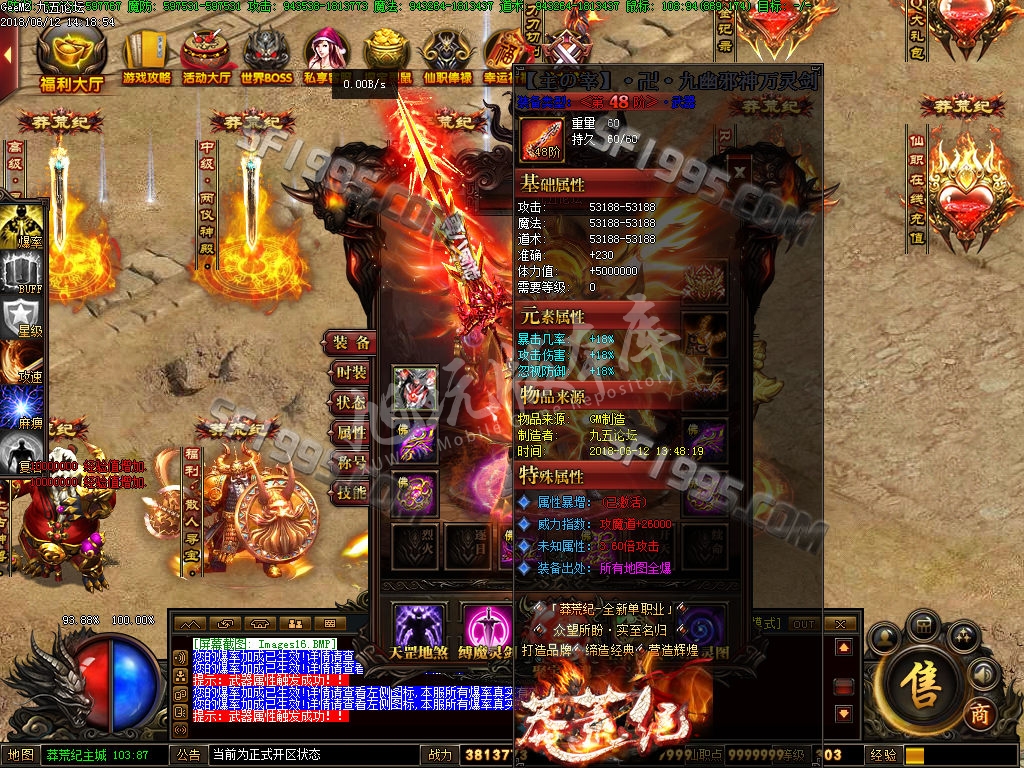Select the 天罡地煞 skill icon

coord(418,630)
